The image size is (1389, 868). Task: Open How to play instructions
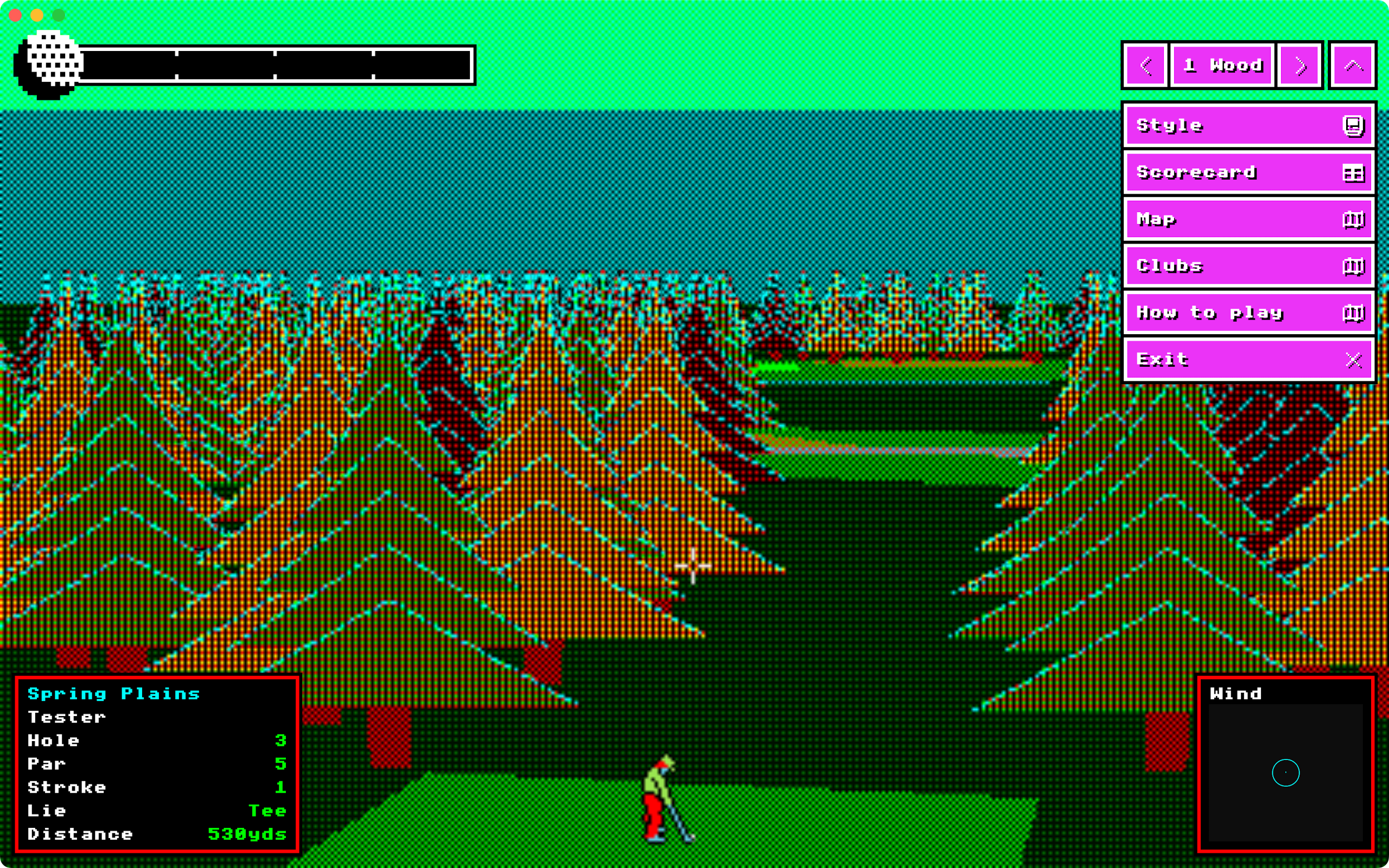(x=1248, y=313)
